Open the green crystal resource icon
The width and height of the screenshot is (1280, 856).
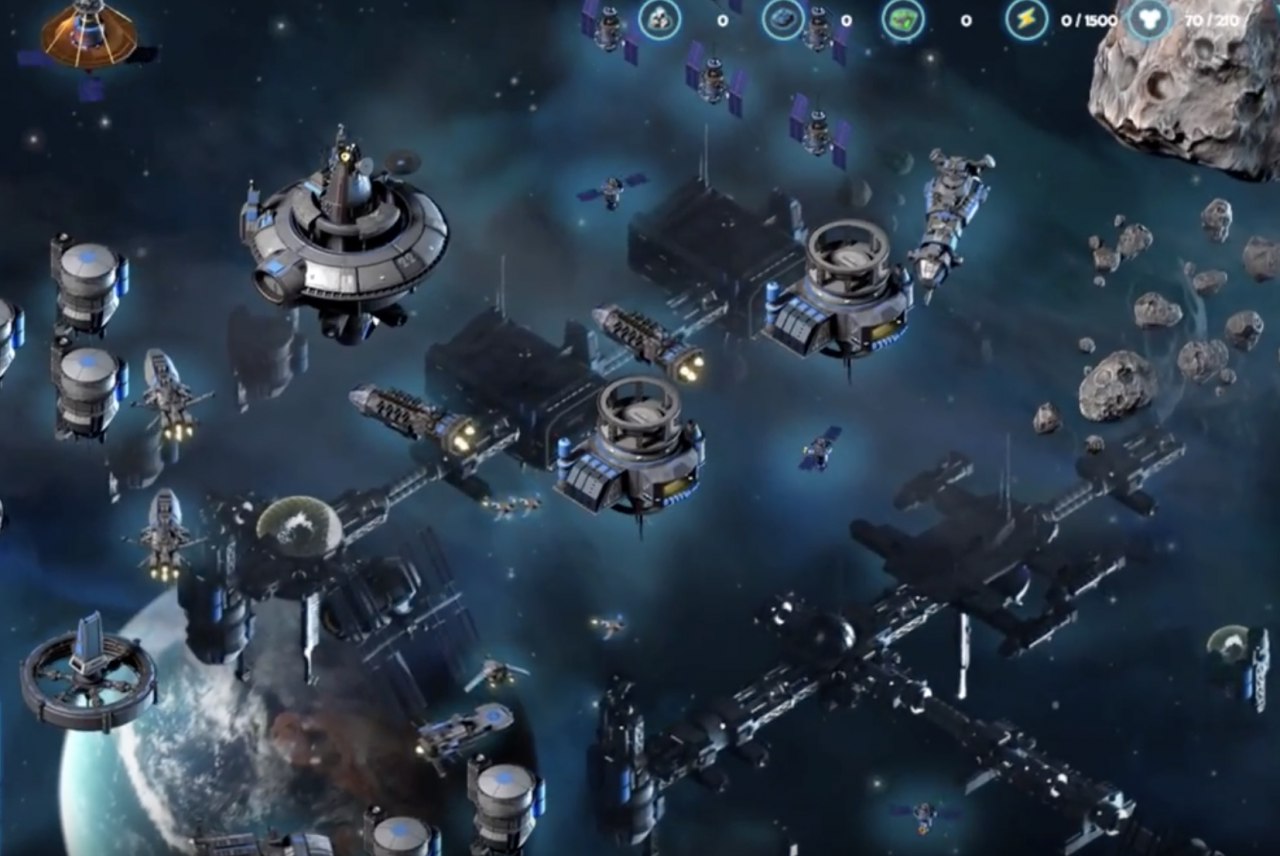coord(903,19)
